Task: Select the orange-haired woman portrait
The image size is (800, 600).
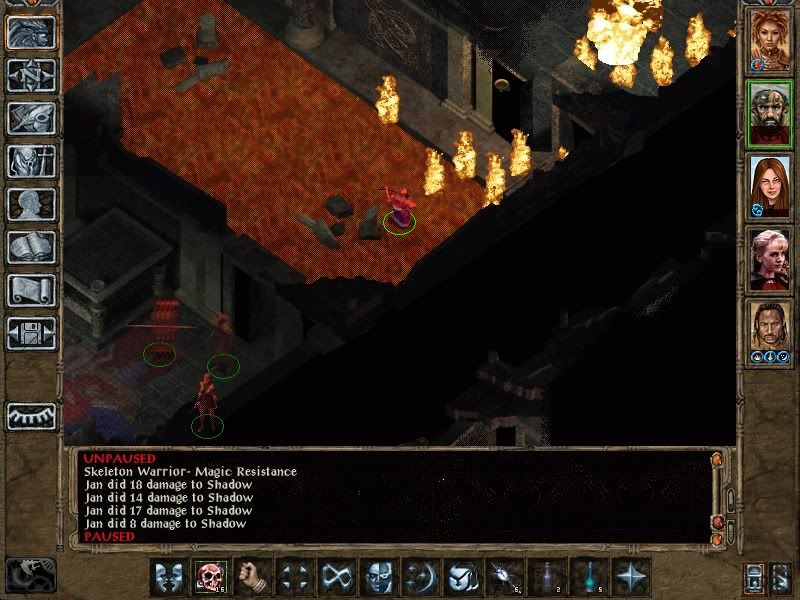Action: (x=769, y=39)
